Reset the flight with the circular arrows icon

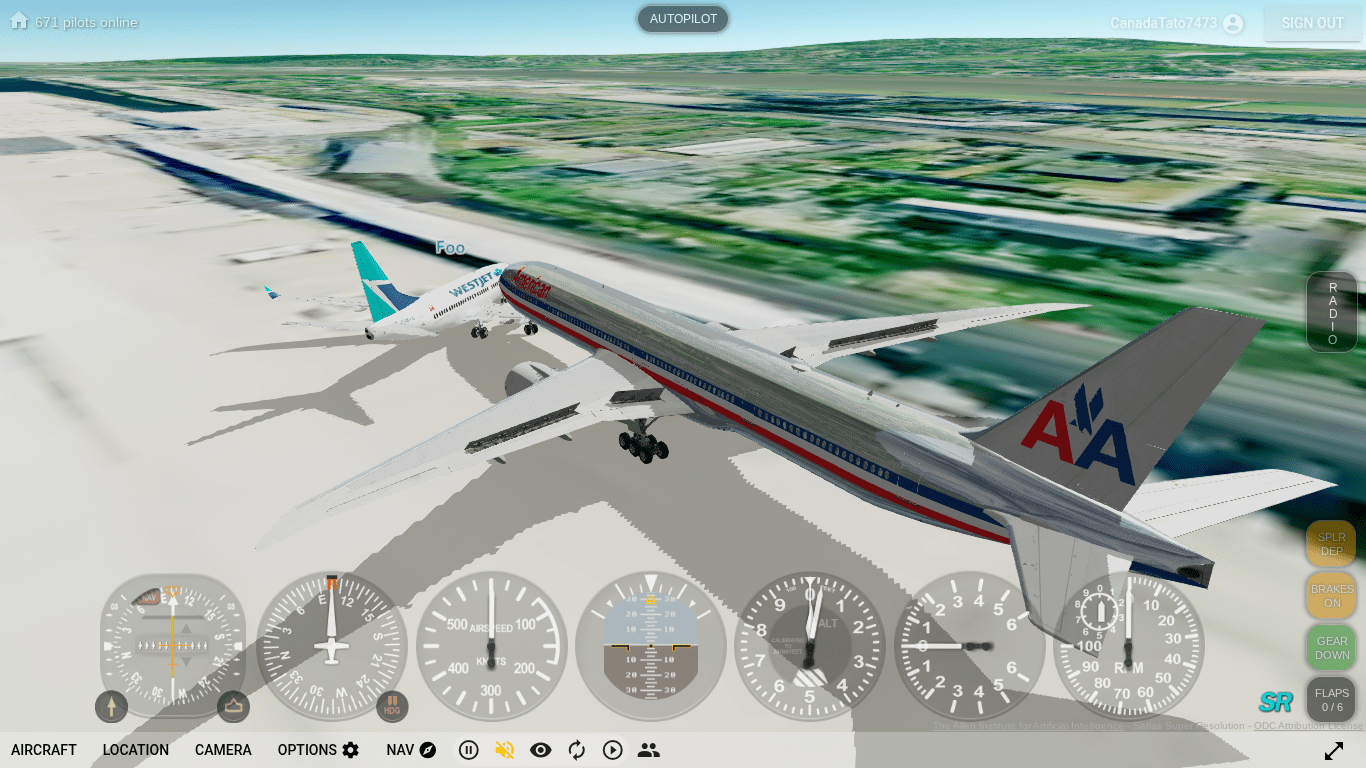pos(577,750)
